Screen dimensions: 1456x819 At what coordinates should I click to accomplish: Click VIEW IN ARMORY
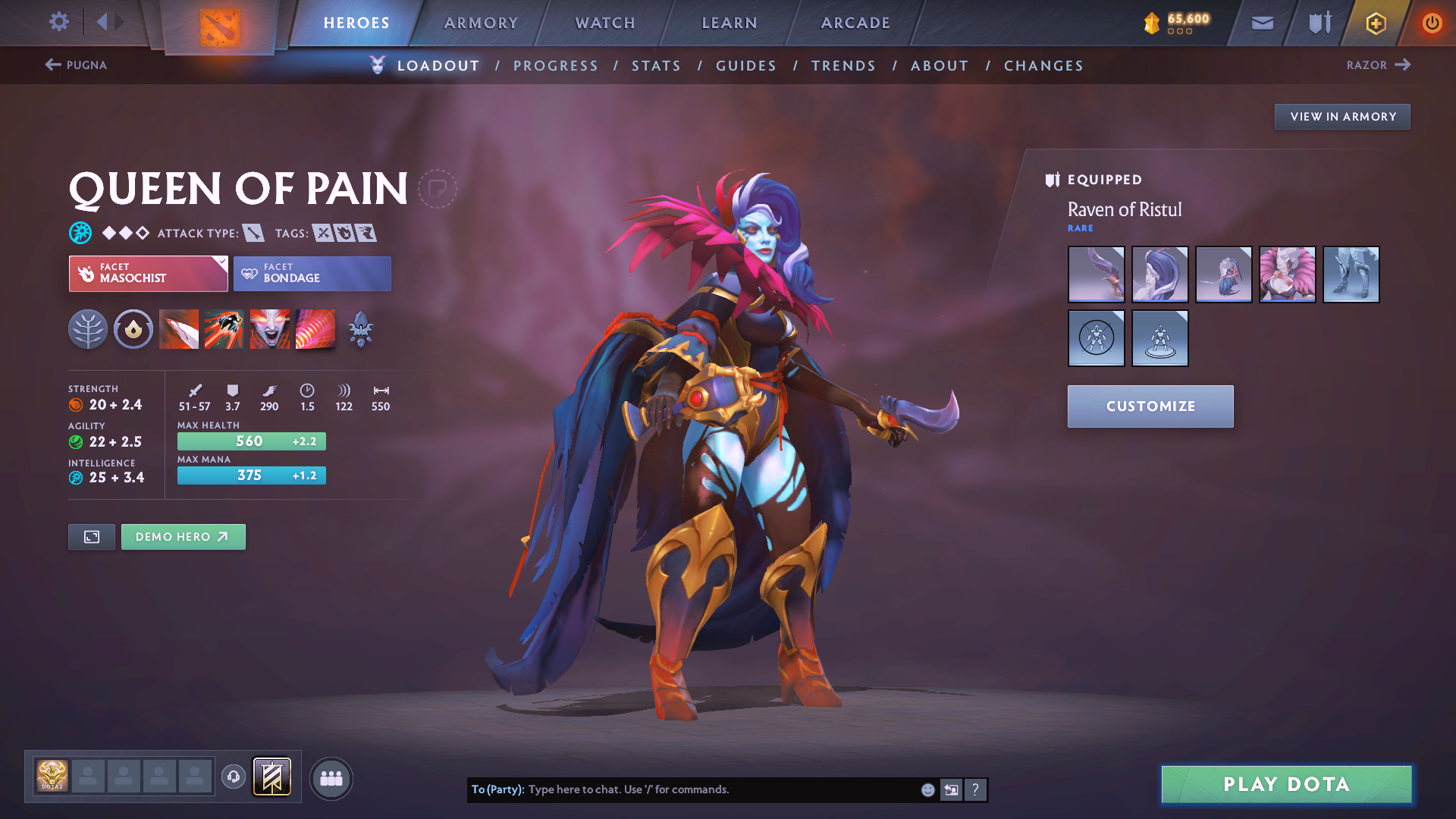tap(1341, 116)
